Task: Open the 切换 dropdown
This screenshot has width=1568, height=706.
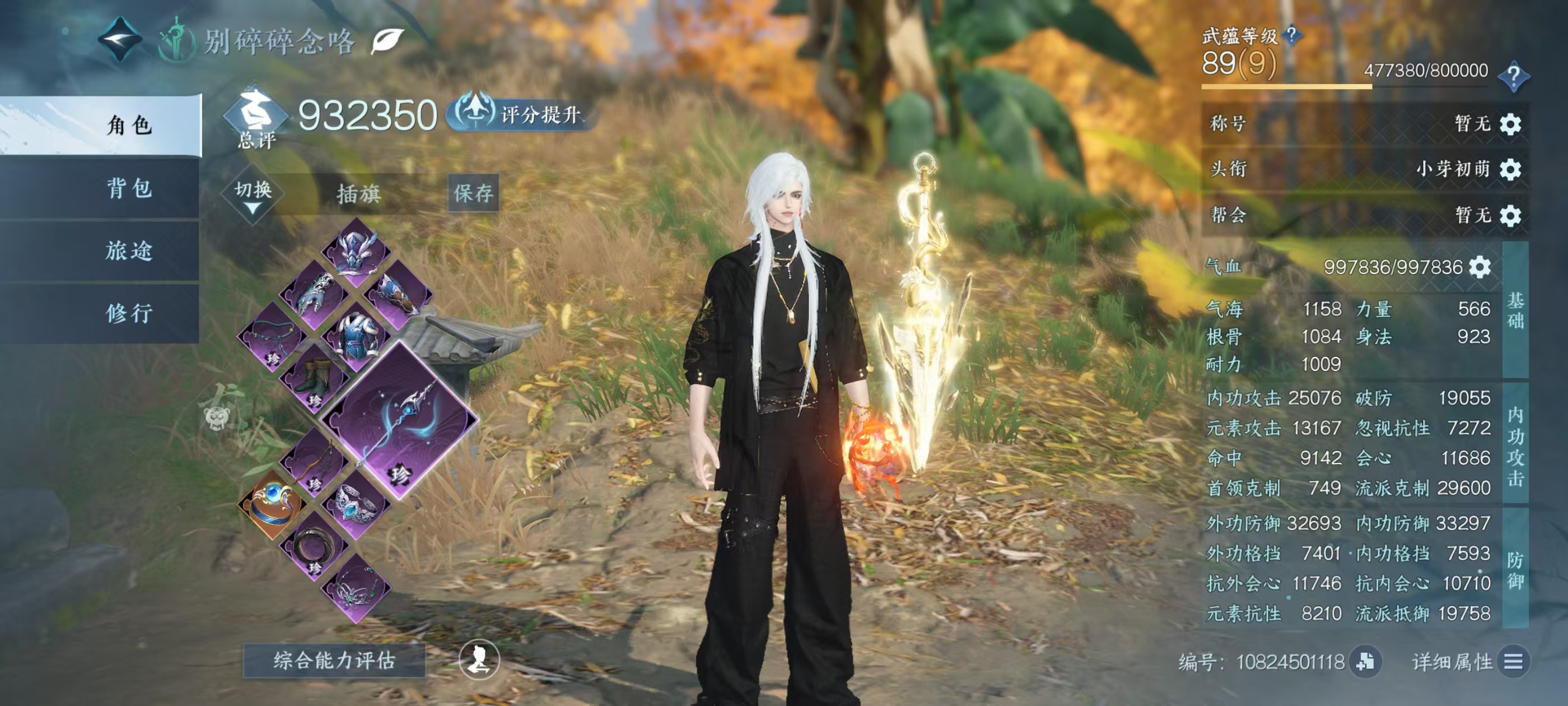Action: coord(253,194)
